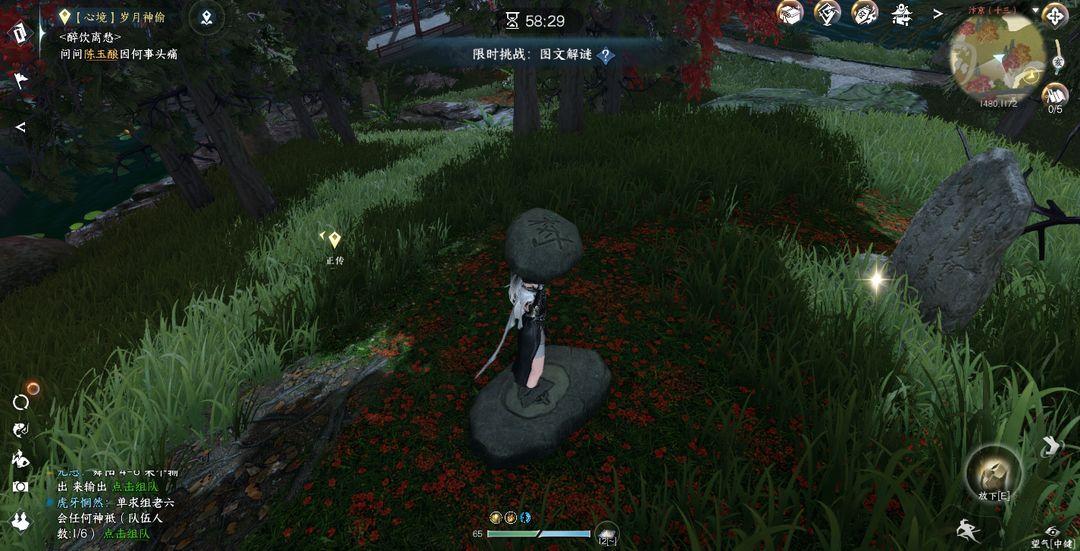
Task: Open the camera photo mode icon
Action: [x=20, y=486]
